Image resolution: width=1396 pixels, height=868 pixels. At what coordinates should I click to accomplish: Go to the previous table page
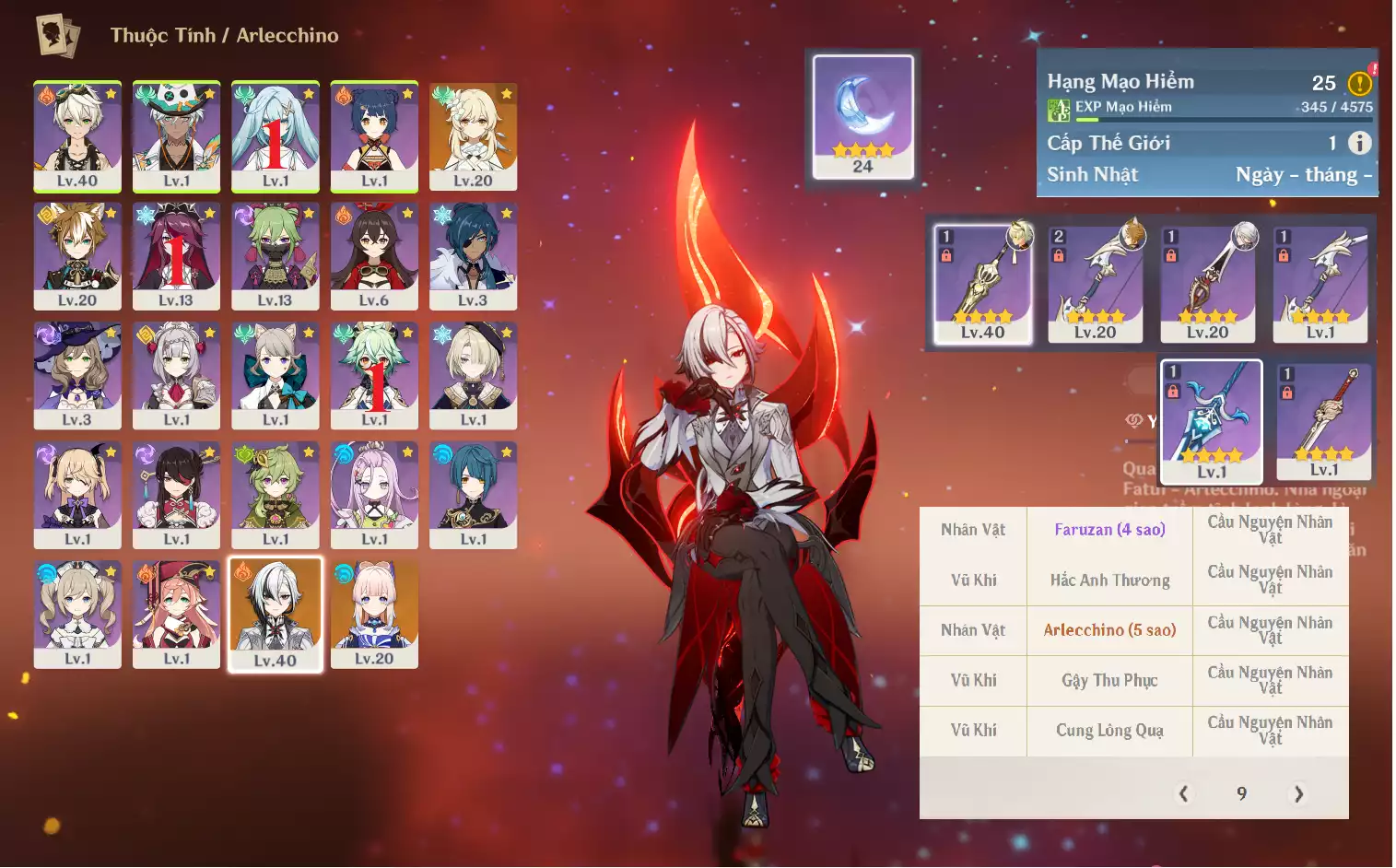click(x=1184, y=793)
